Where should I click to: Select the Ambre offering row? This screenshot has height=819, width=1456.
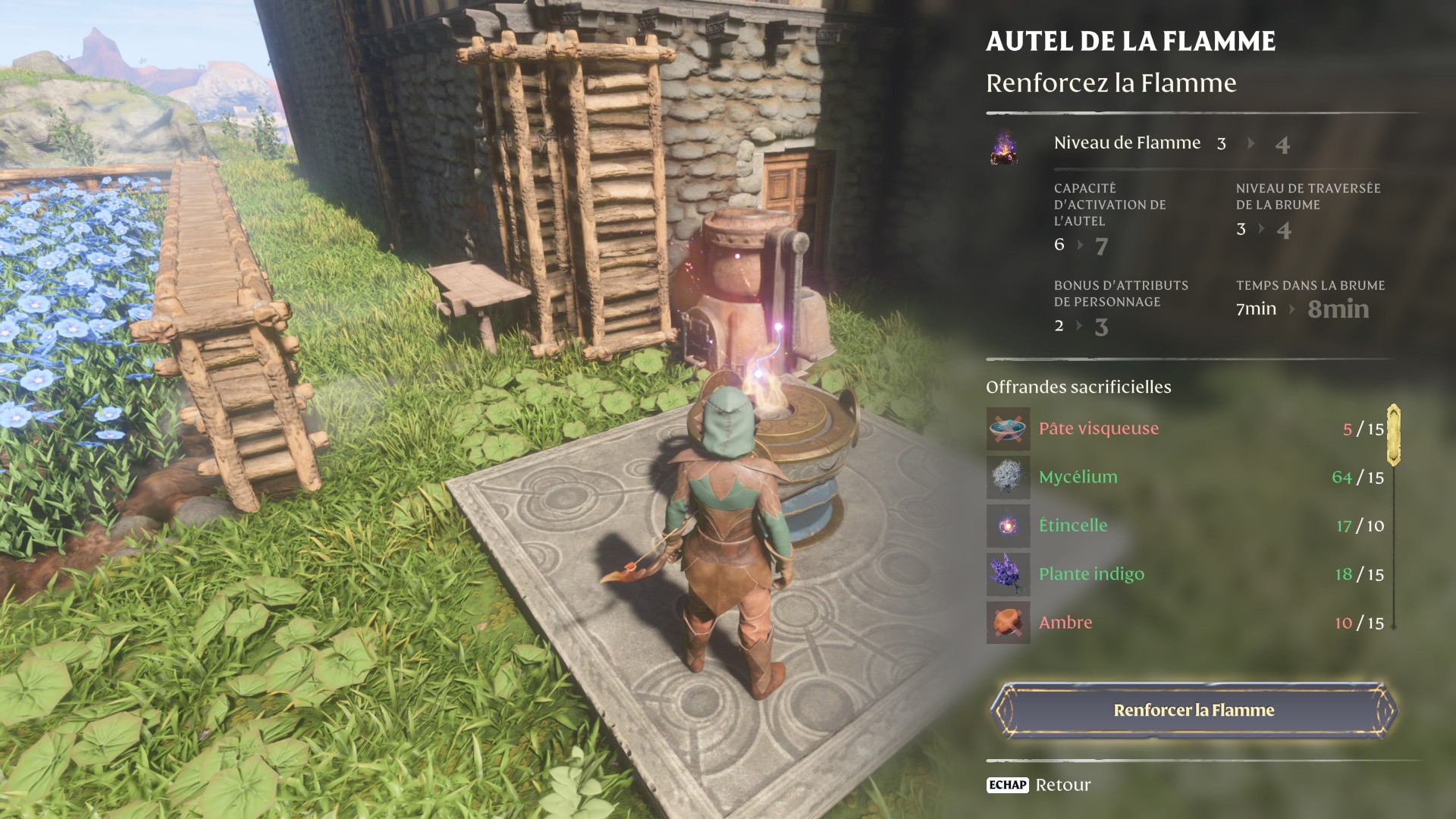click(1185, 623)
